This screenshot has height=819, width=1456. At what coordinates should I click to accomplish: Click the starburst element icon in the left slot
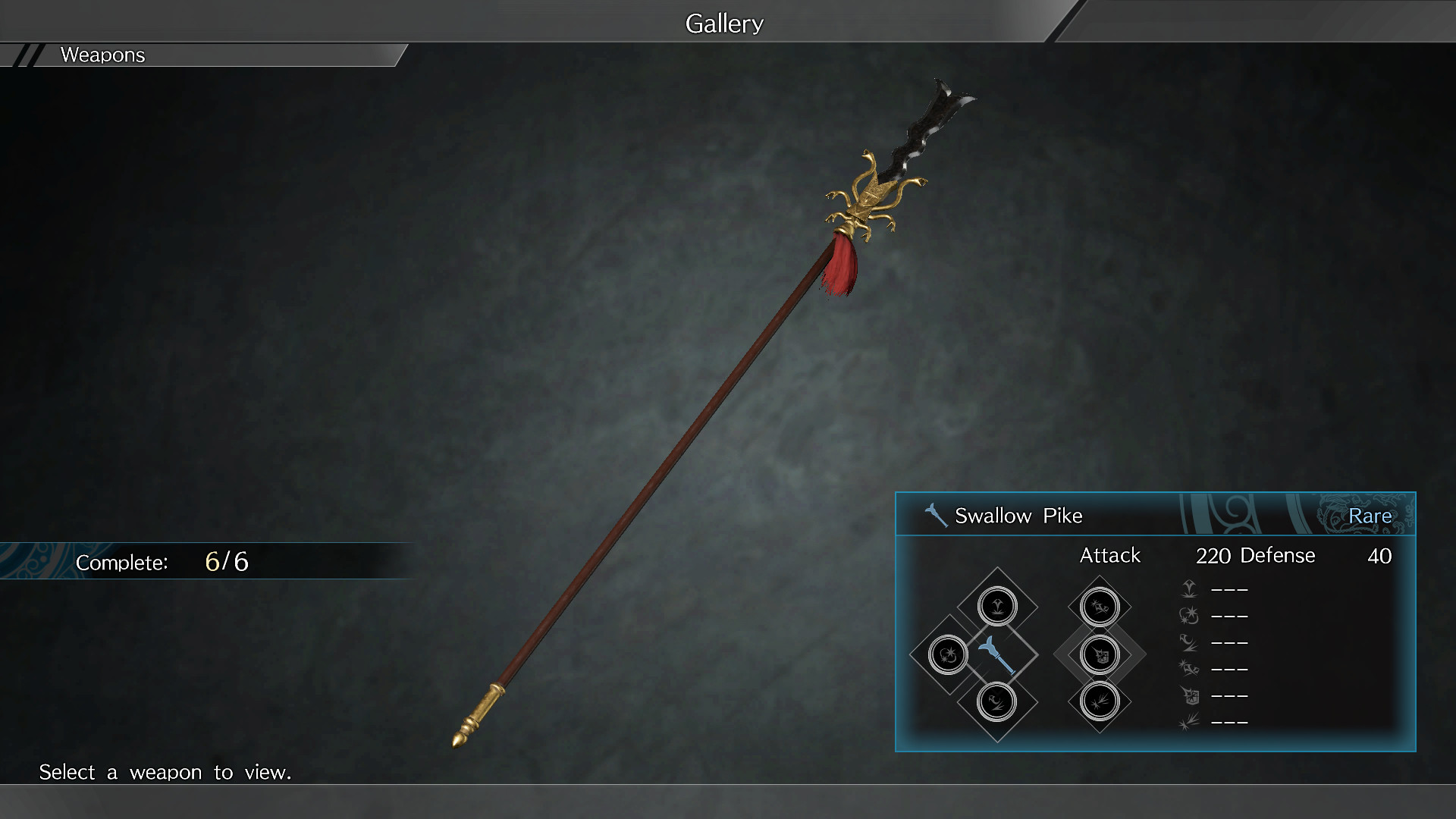[948, 654]
